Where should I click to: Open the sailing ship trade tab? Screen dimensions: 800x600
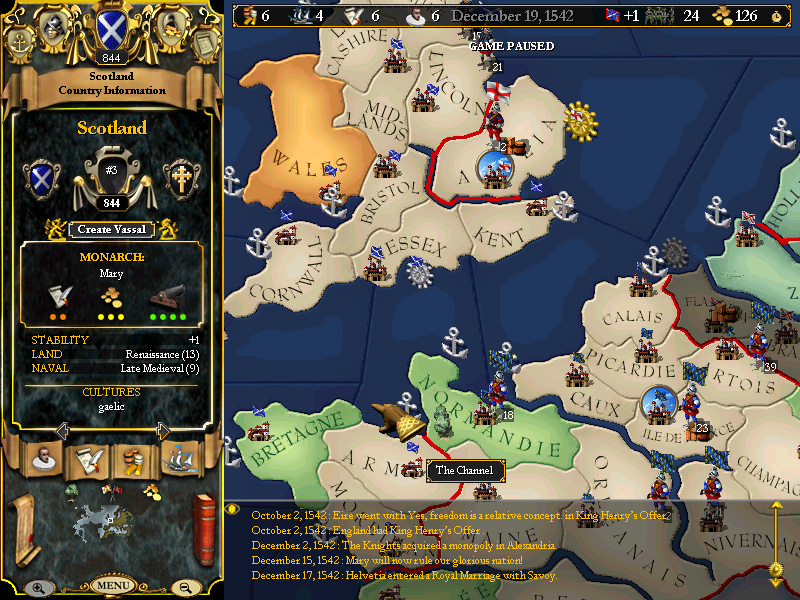(179, 460)
